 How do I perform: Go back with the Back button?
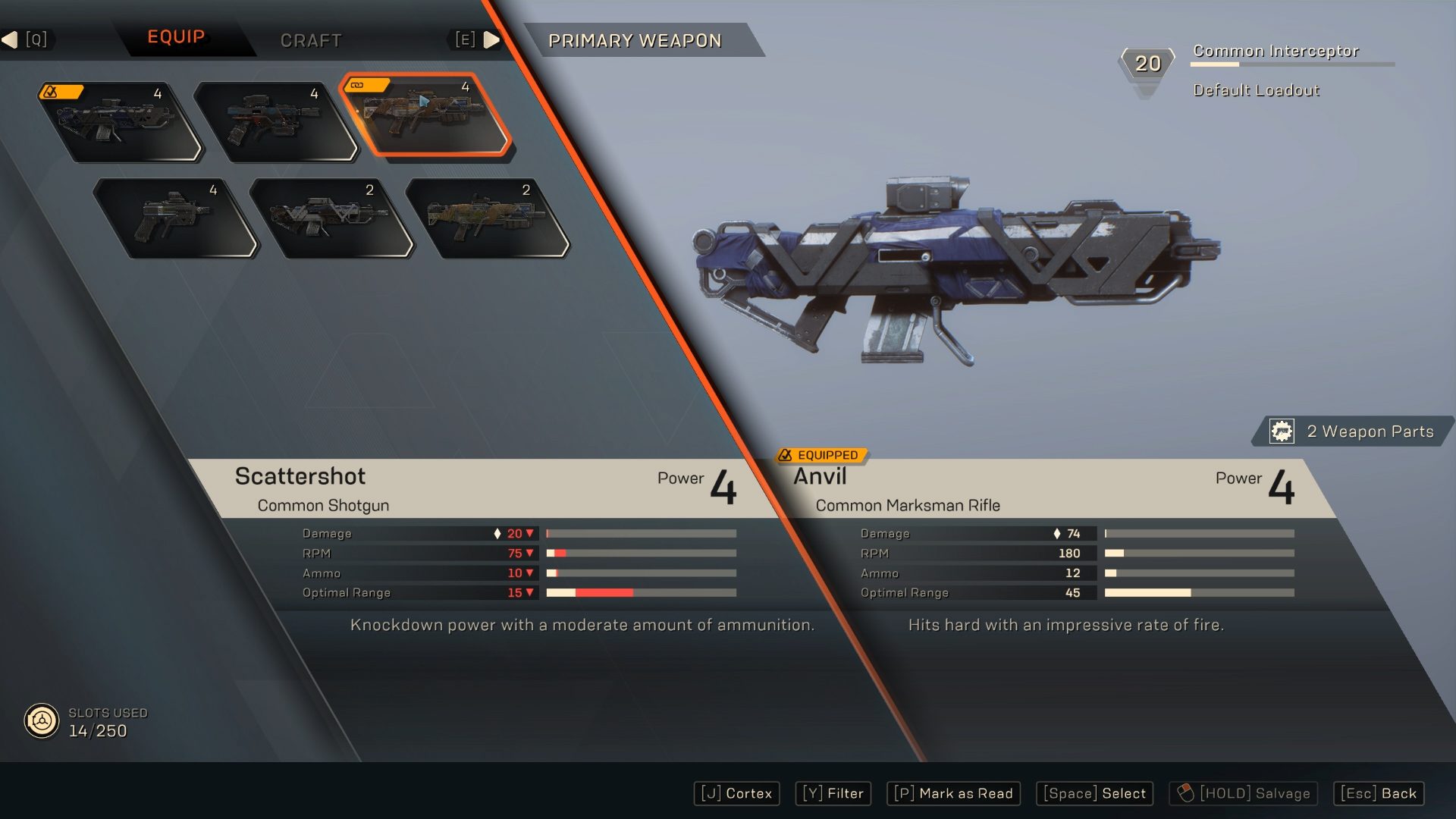[x=1378, y=793]
